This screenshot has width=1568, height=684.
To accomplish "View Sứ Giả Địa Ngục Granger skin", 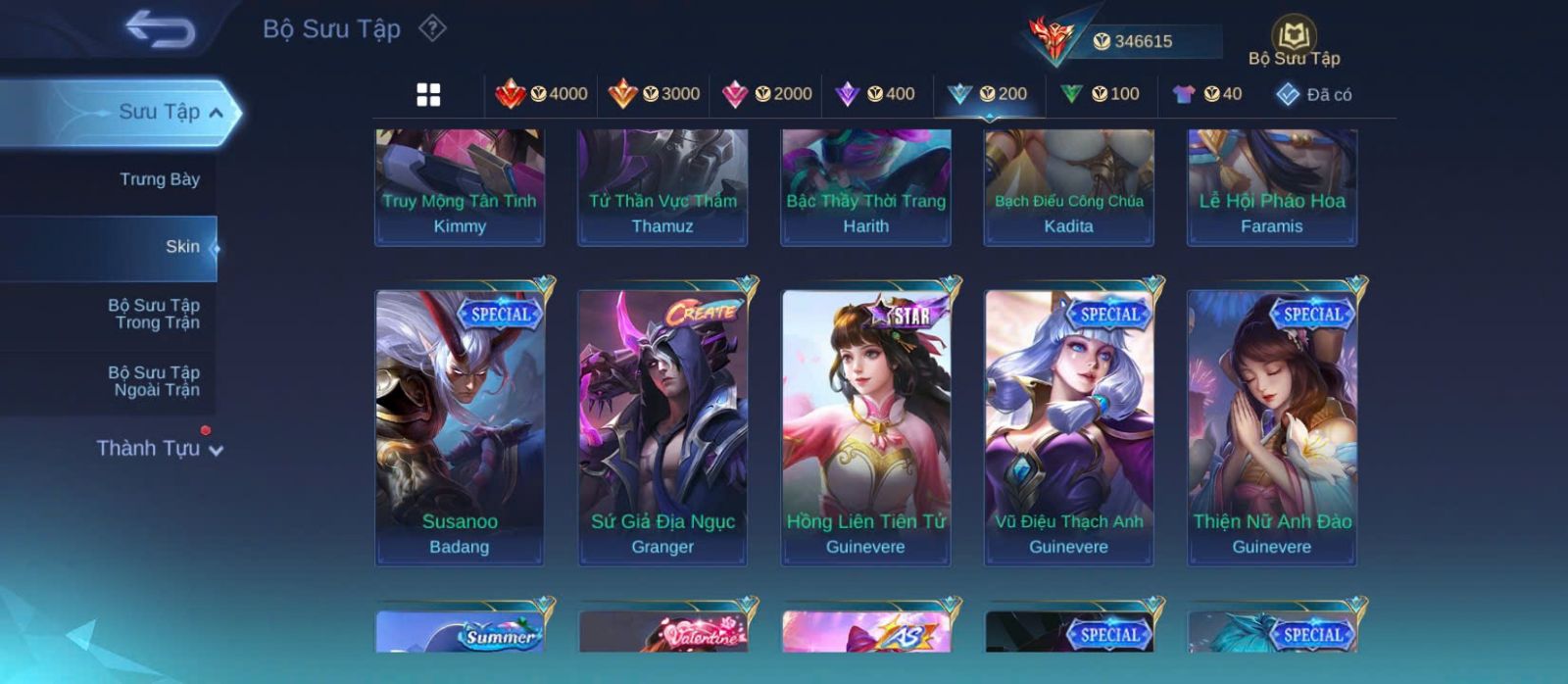I will click(662, 427).
